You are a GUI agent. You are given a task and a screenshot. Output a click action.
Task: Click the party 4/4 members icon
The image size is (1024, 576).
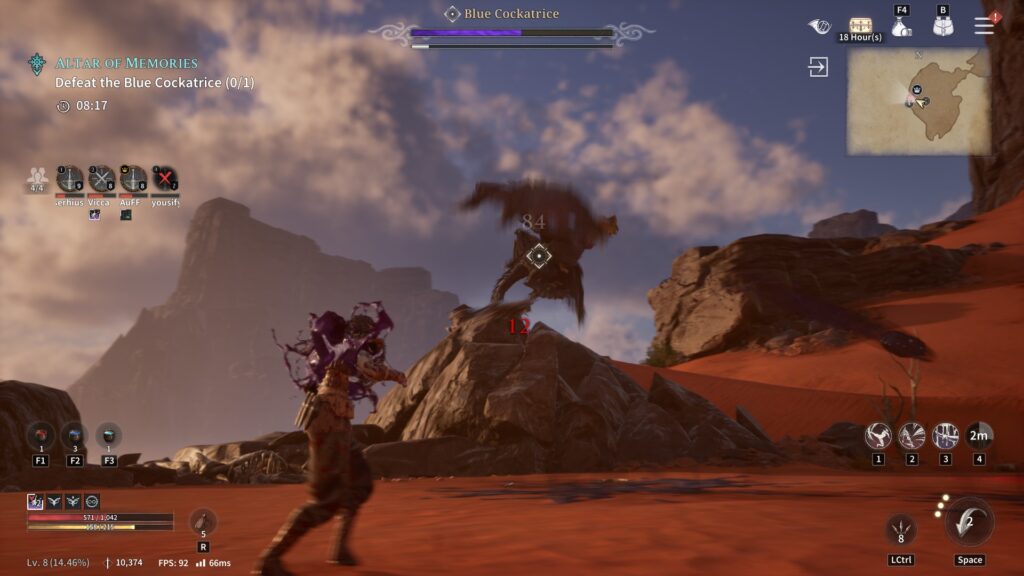pos(38,178)
